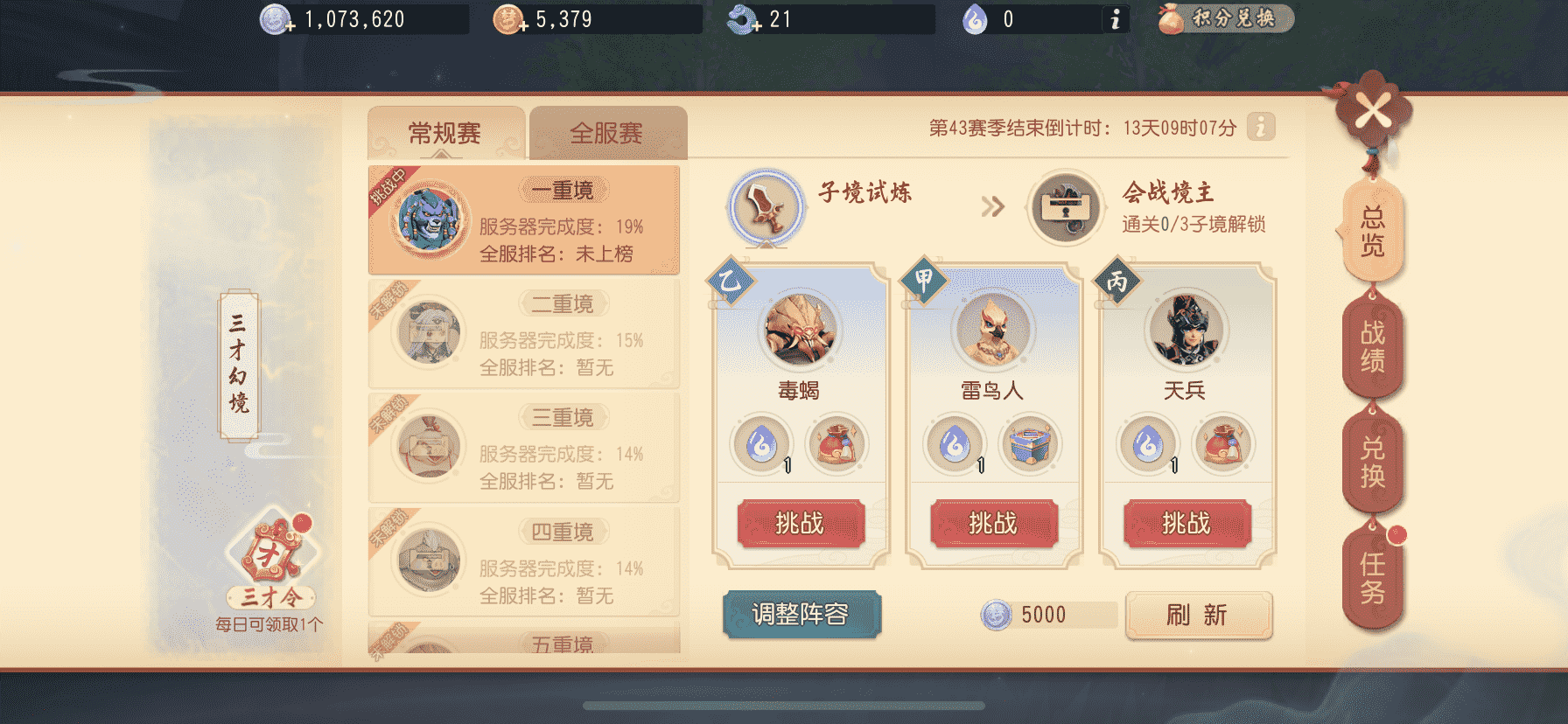The height and width of the screenshot is (724, 1568).
Task: Click the water drop reward under 毒蝎
Action: coord(760,446)
